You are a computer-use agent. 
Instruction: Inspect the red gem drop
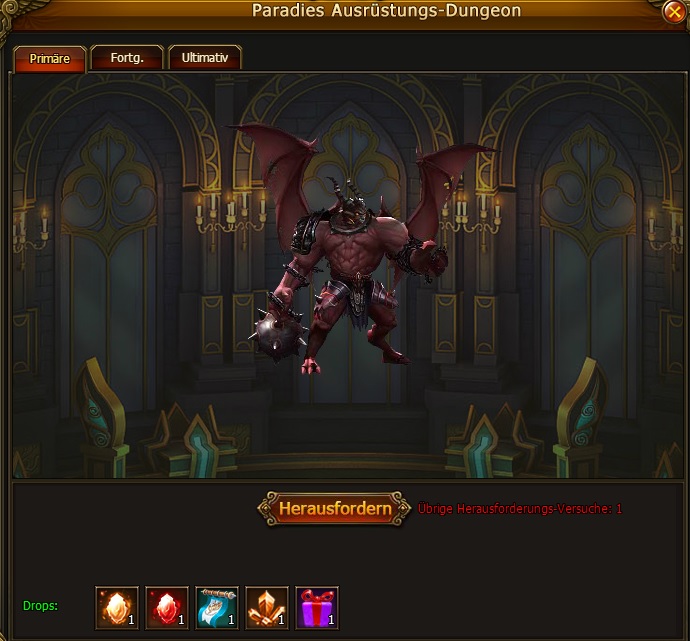(167, 607)
